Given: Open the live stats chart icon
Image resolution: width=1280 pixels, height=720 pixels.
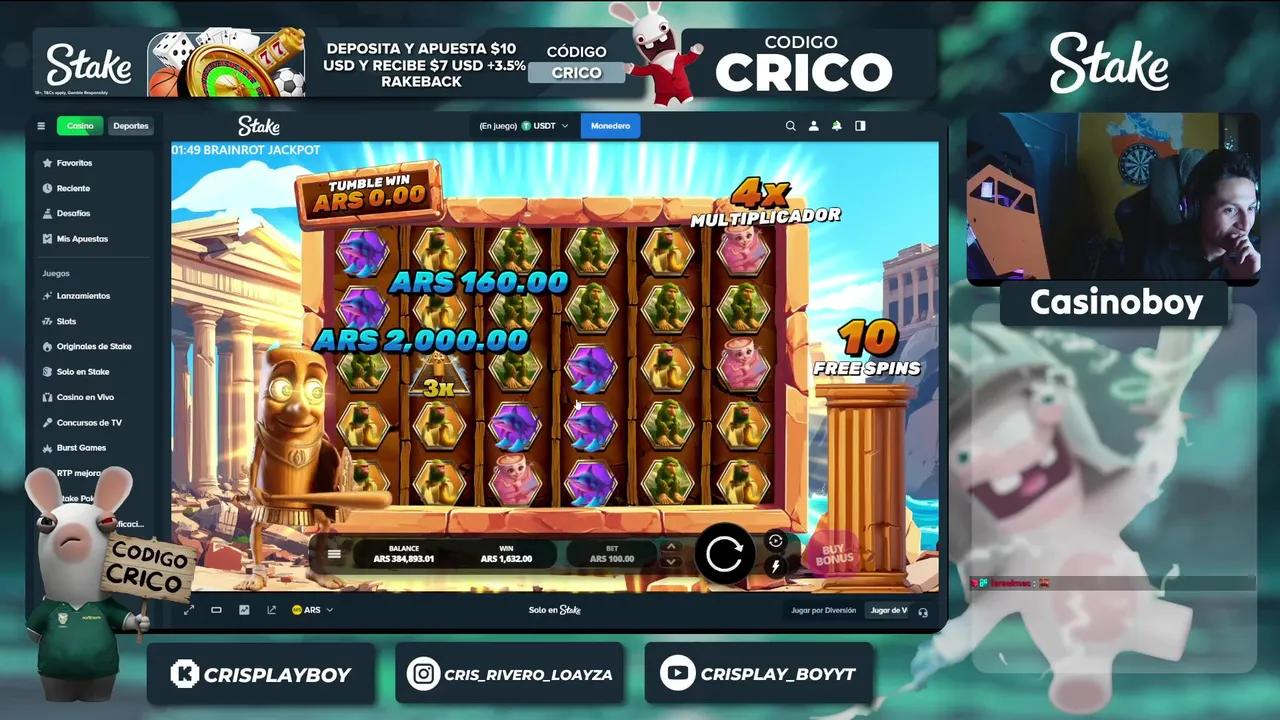Looking at the screenshot, I should [x=243, y=608].
